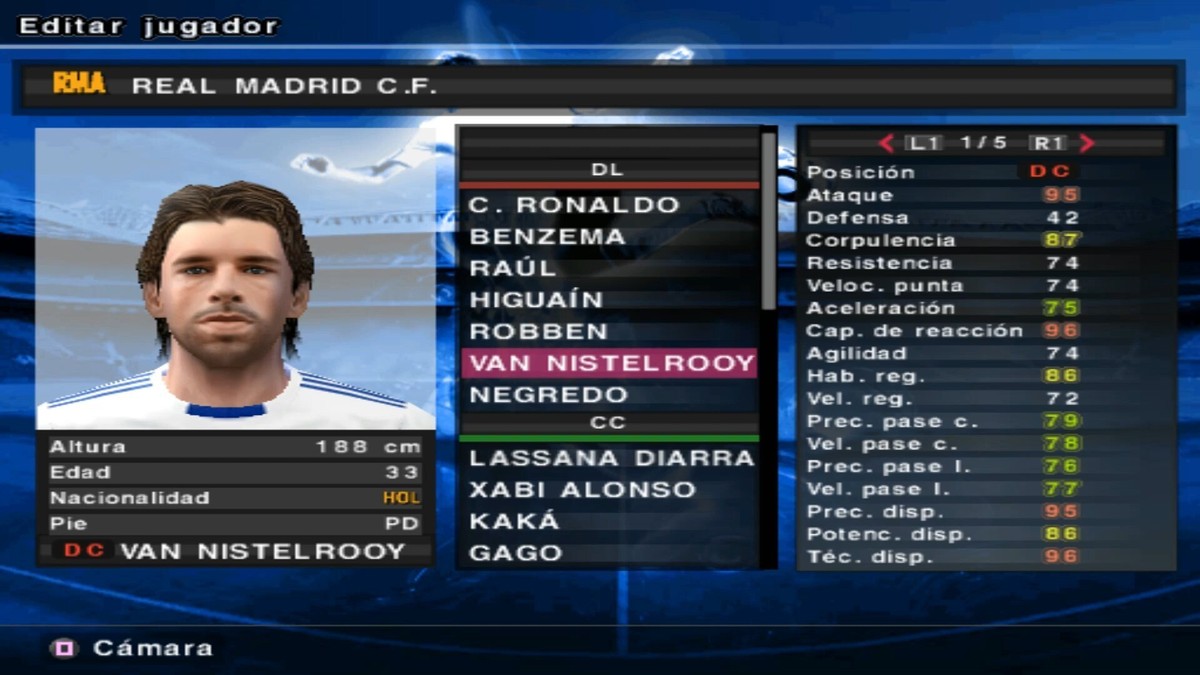
Task: Select Lassana Diarra from the midfielders
Action: coord(611,458)
